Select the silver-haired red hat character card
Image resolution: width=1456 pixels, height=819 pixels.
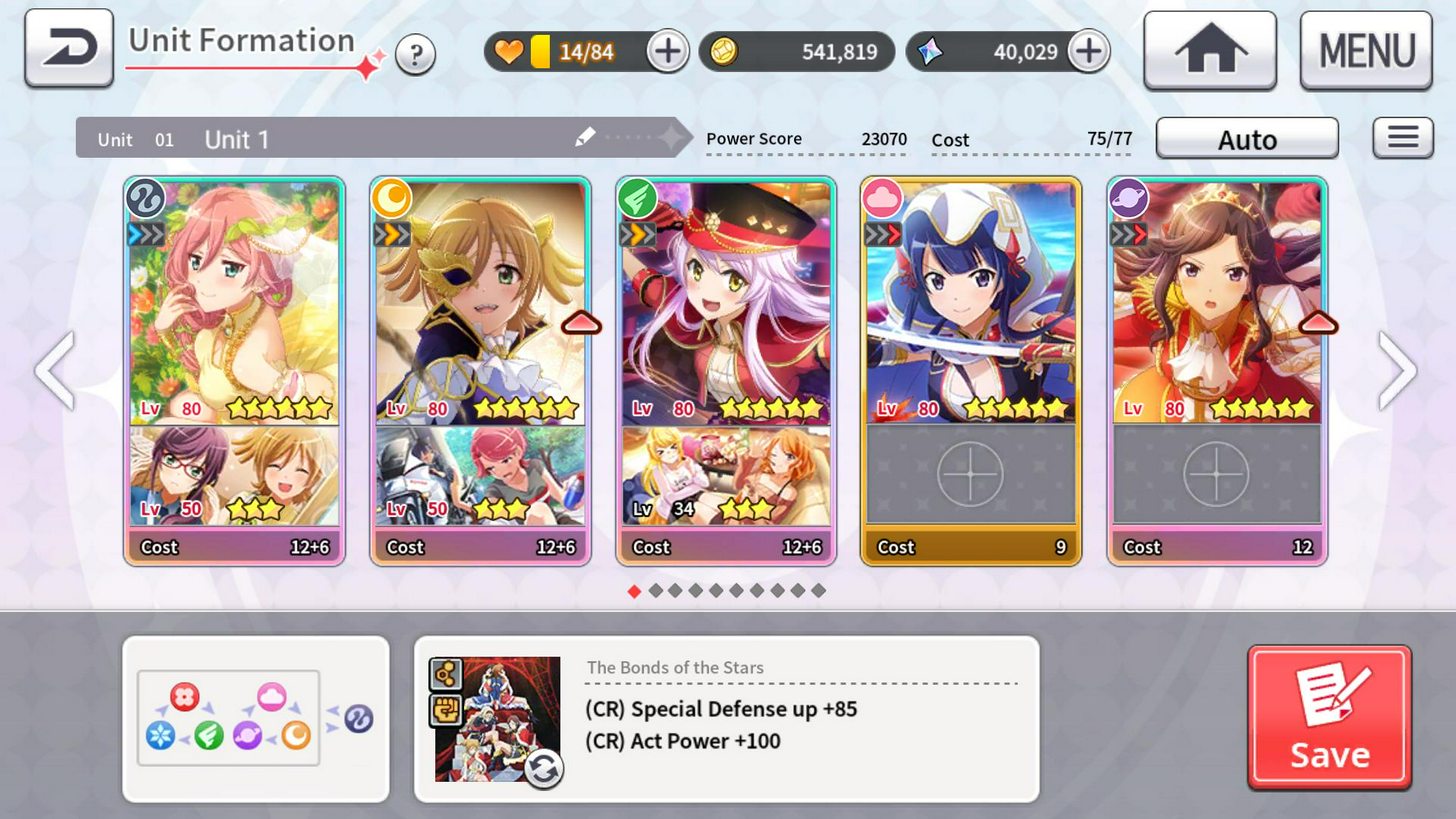pos(726,302)
